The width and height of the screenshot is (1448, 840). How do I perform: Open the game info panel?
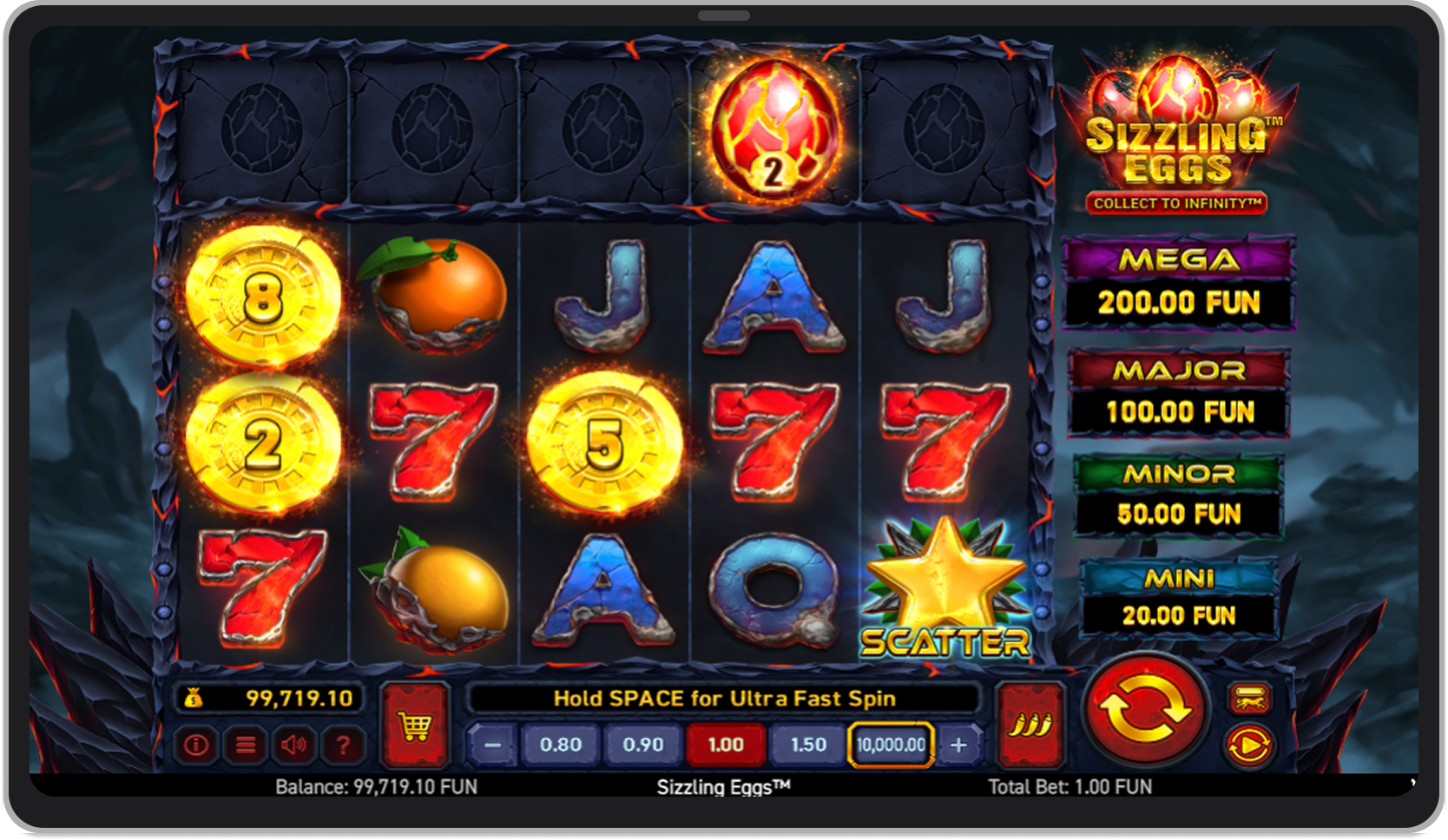(195, 745)
